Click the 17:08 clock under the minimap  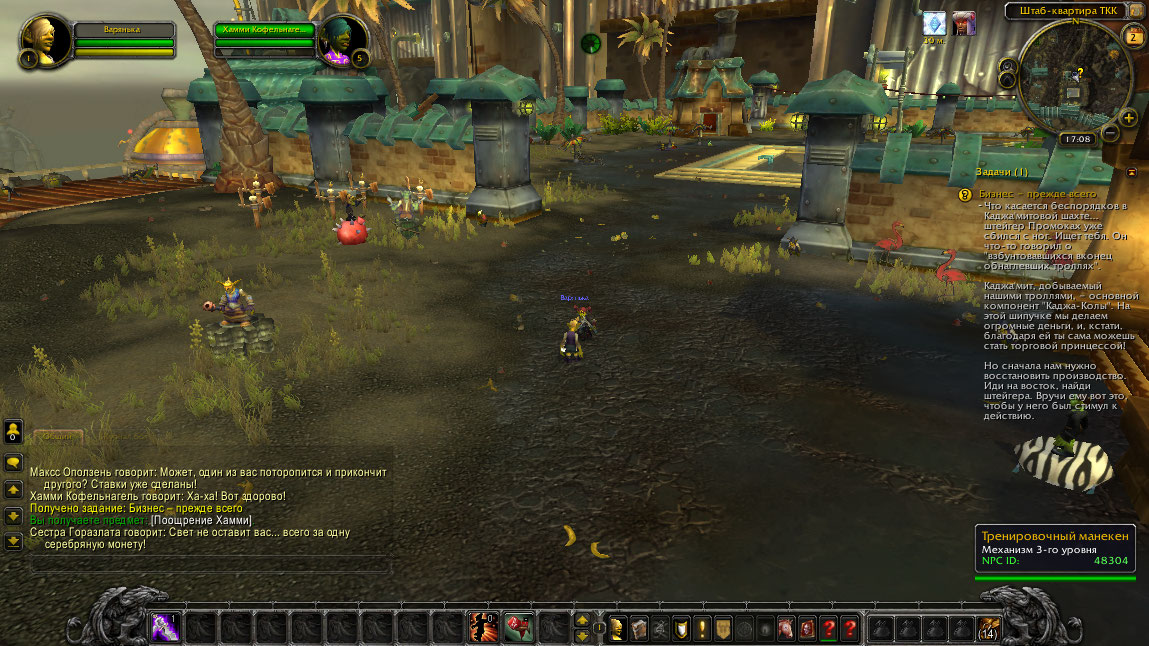coord(1079,140)
